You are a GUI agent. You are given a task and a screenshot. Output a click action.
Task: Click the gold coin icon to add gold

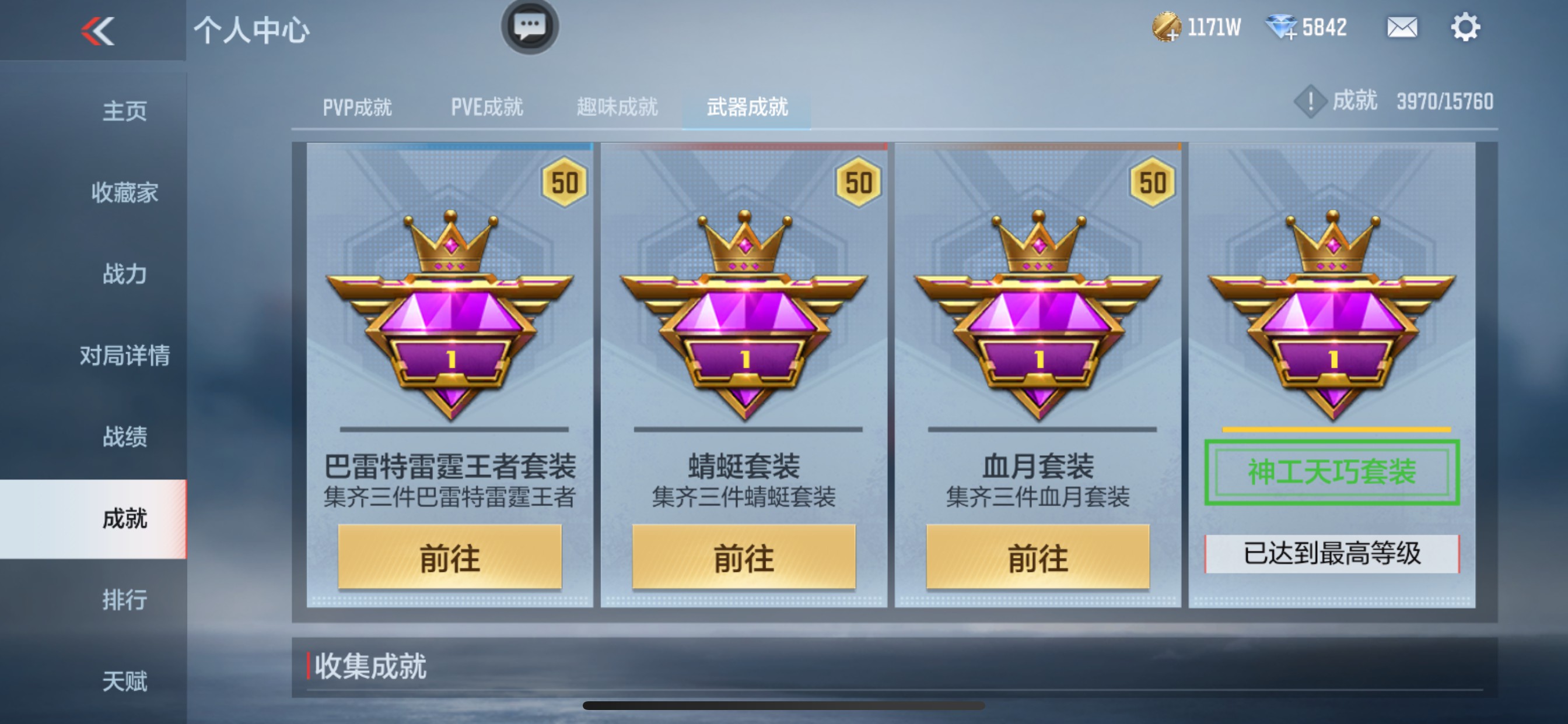pyautogui.click(x=1167, y=27)
